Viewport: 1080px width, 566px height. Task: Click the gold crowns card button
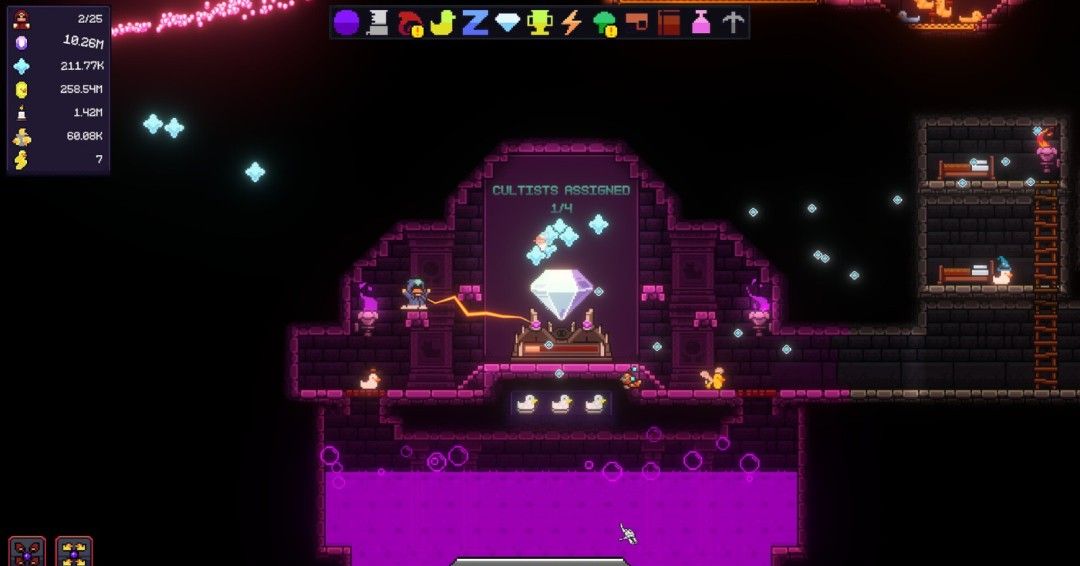[x=74, y=552]
